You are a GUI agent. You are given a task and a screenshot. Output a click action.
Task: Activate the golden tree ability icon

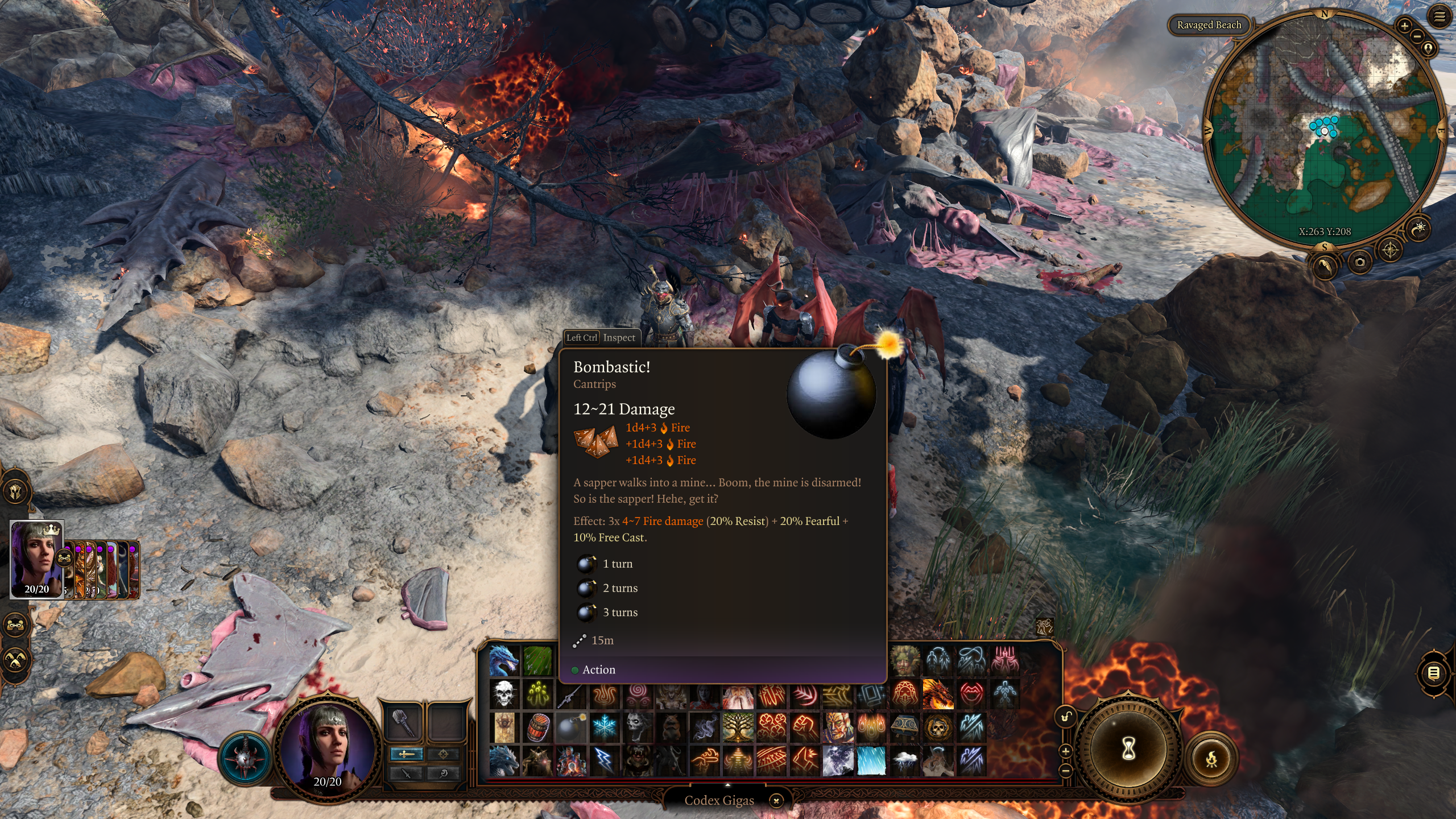click(738, 727)
